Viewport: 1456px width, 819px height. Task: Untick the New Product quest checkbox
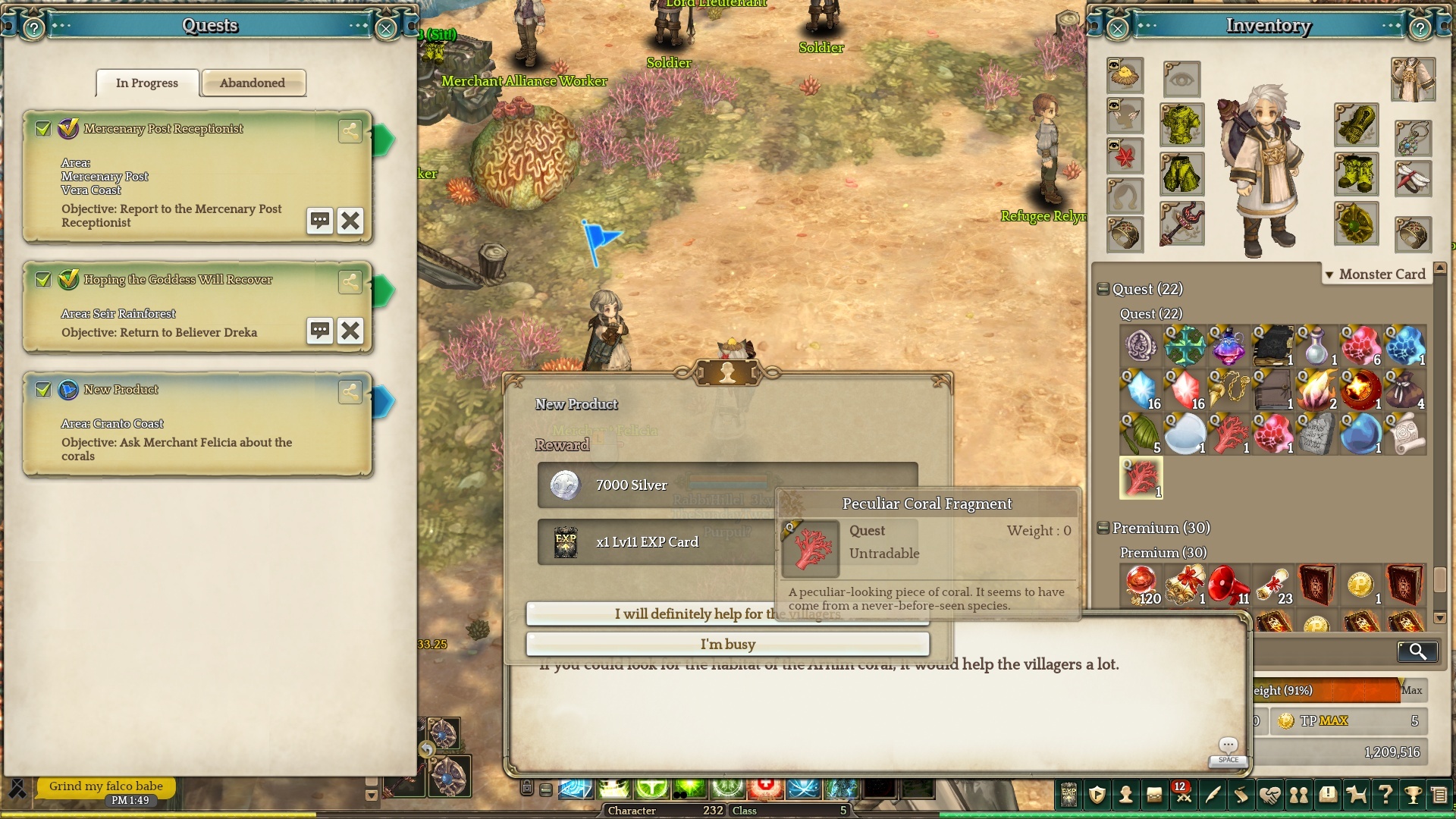click(x=43, y=390)
